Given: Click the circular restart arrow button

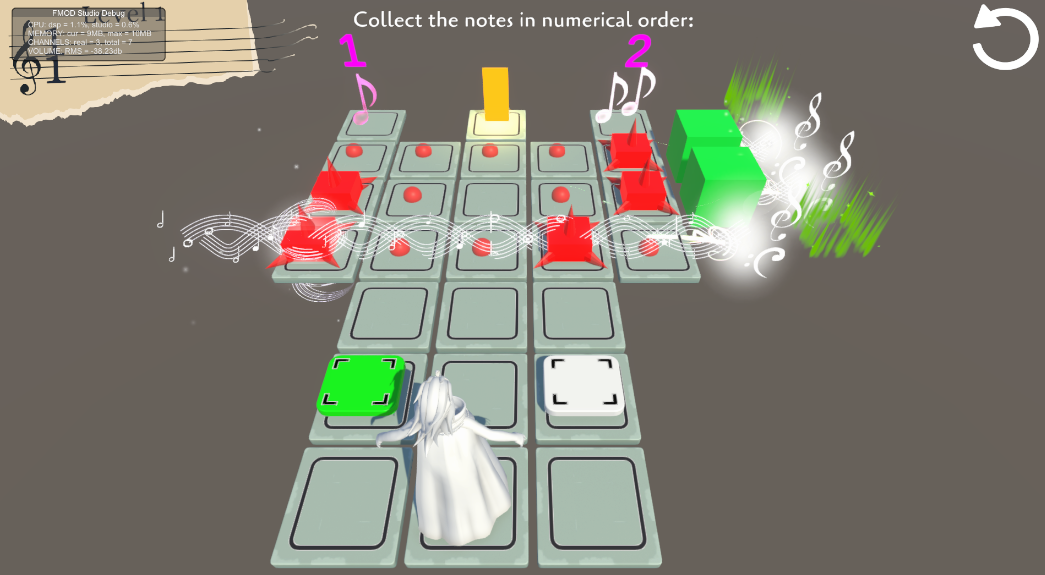Looking at the screenshot, I should pos(1005,38).
